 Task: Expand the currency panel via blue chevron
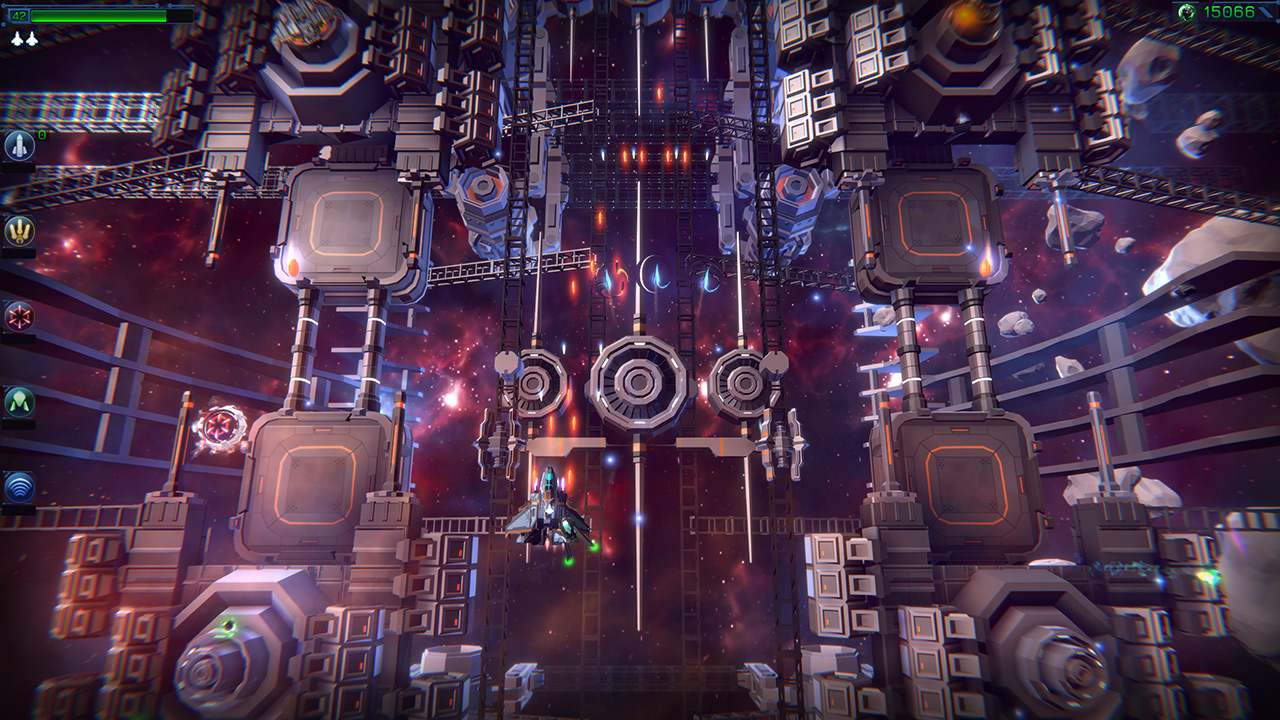[x=1268, y=13]
